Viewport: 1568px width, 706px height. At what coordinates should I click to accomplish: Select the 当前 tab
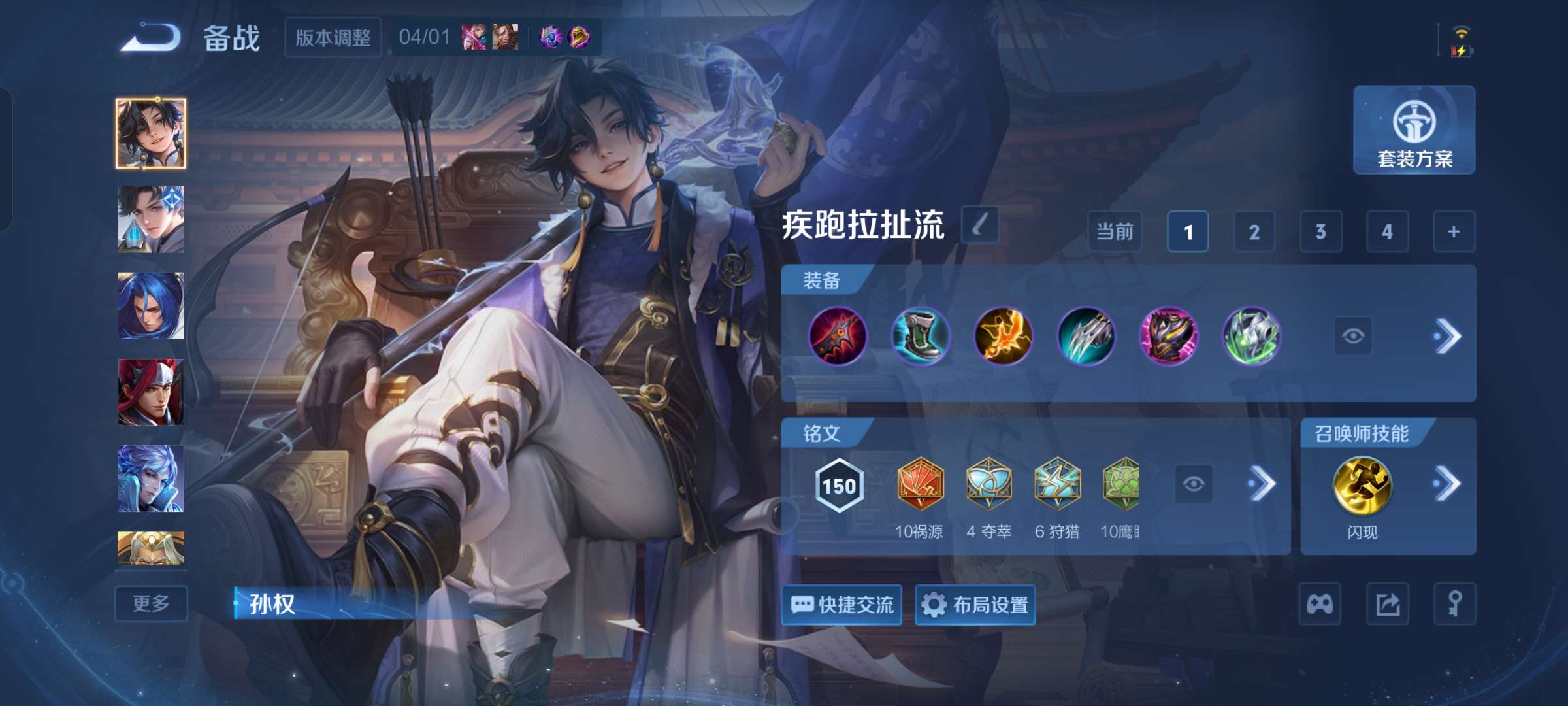click(x=1114, y=231)
